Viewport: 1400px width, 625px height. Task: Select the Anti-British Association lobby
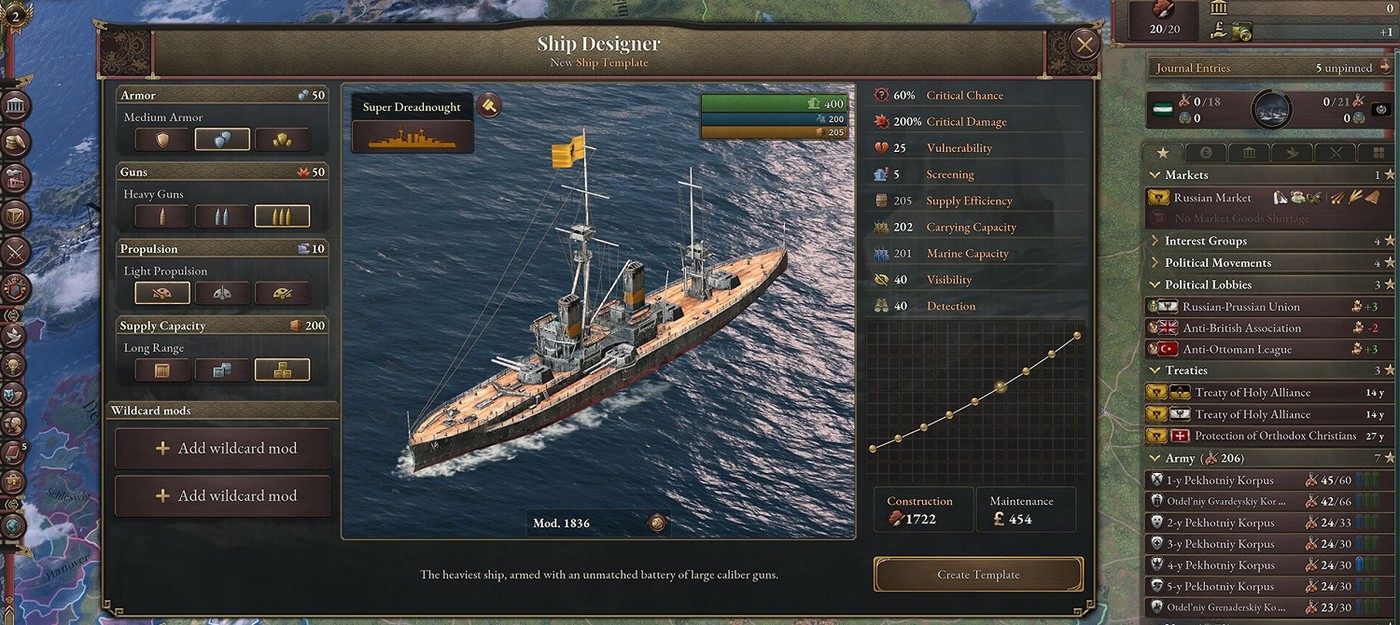tap(1241, 328)
